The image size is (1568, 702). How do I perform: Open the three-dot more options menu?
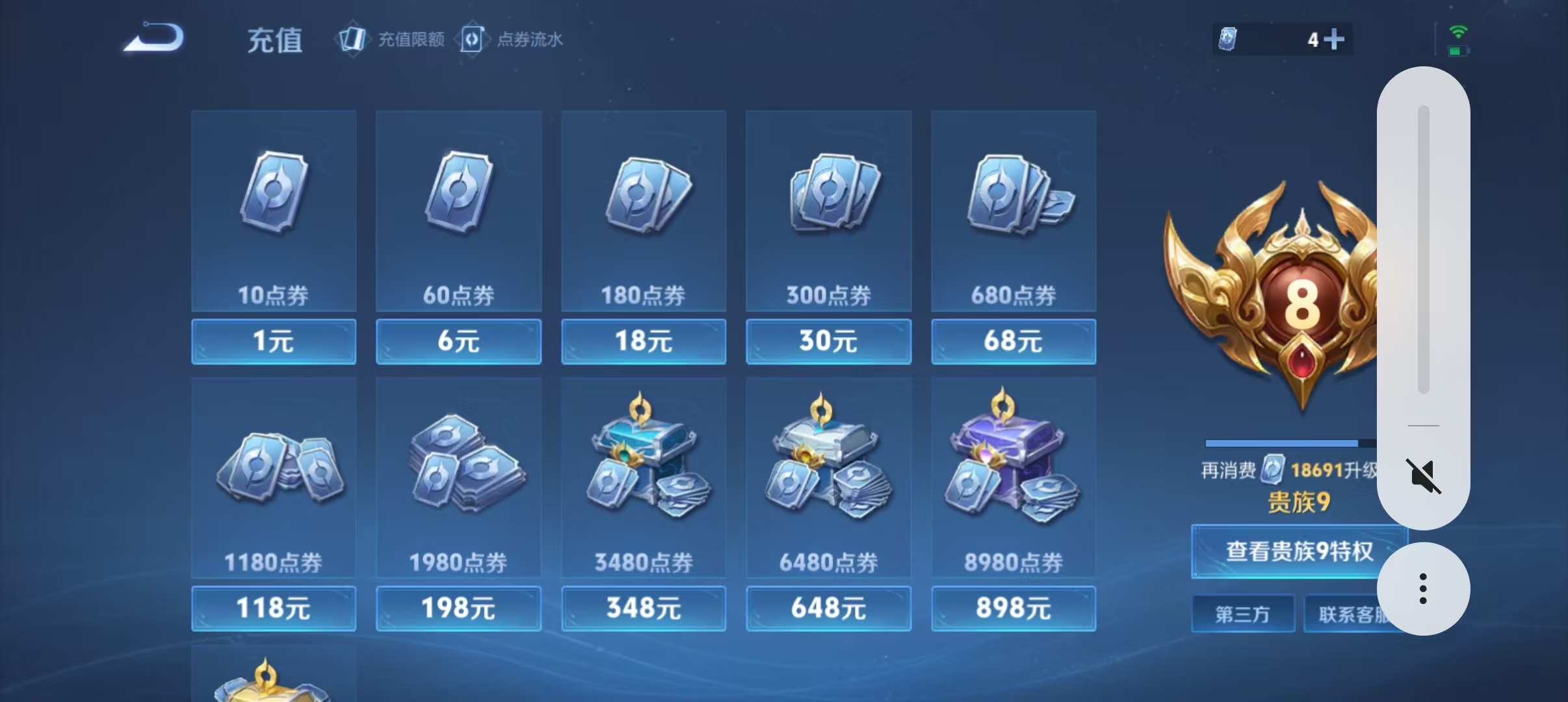[1422, 588]
